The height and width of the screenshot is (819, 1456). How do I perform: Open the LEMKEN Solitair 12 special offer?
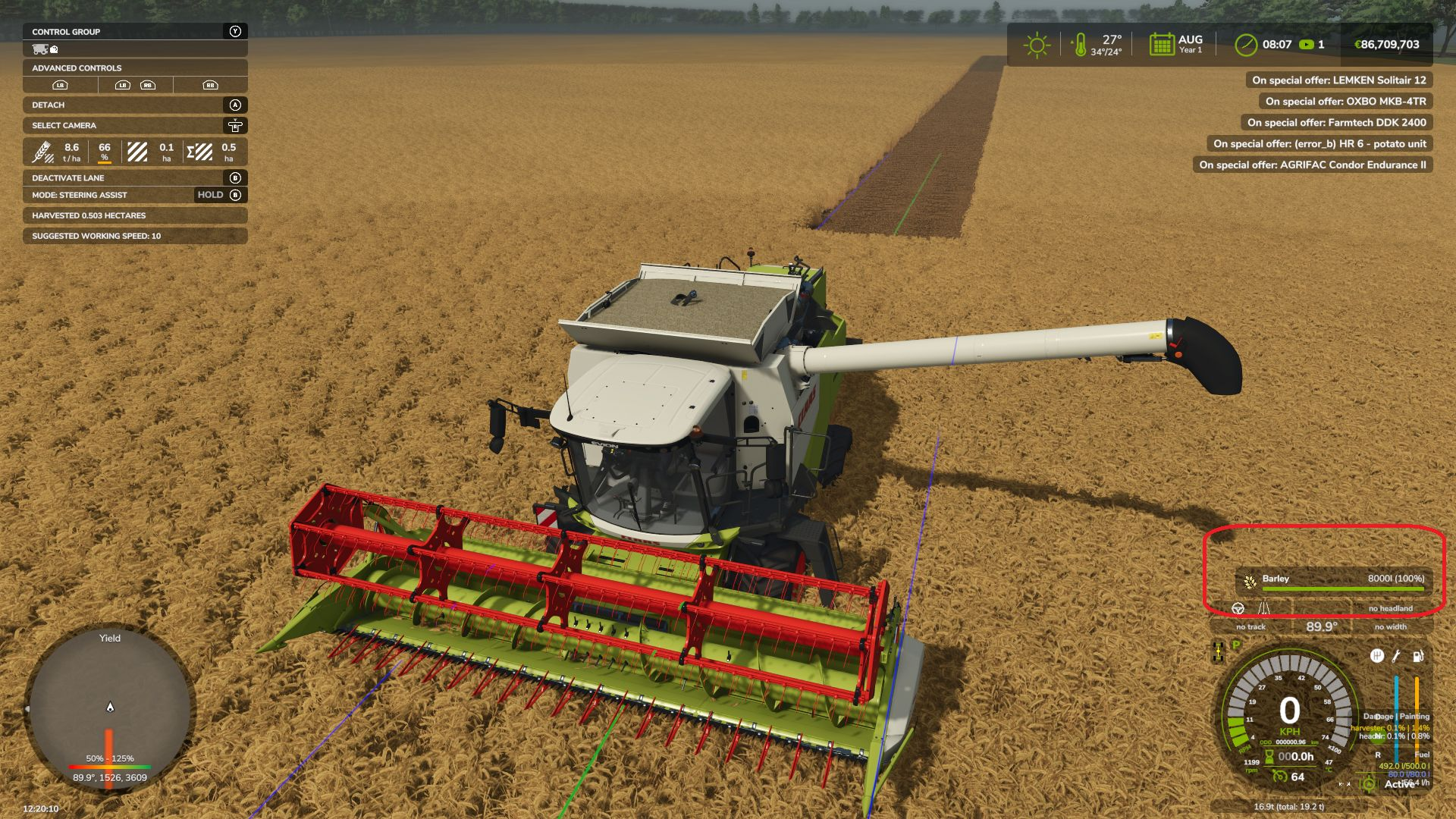point(1338,80)
